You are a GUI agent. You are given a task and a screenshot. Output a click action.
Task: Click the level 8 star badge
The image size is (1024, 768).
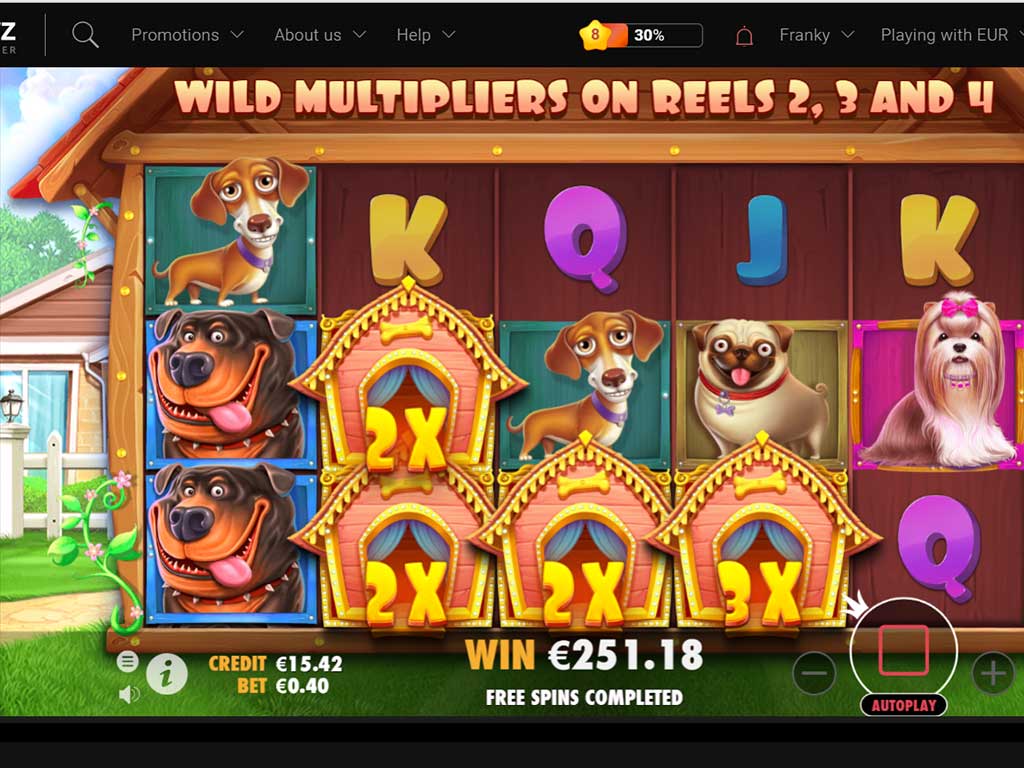point(595,35)
